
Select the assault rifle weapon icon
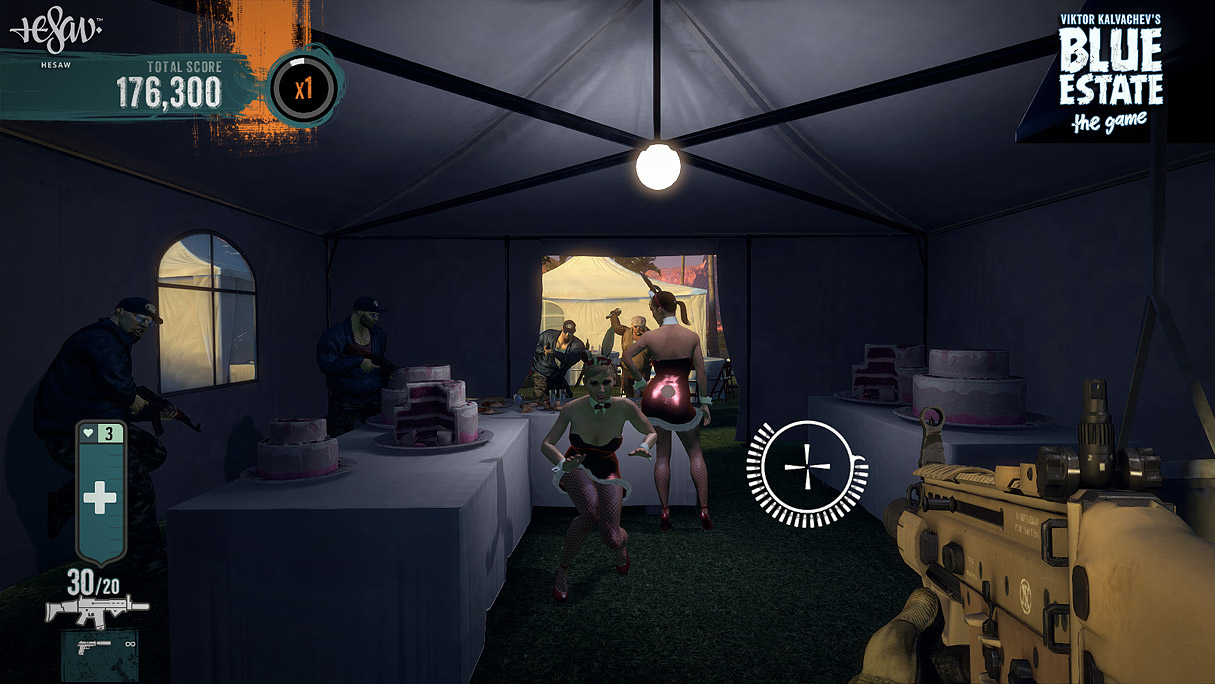coord(96,607)
